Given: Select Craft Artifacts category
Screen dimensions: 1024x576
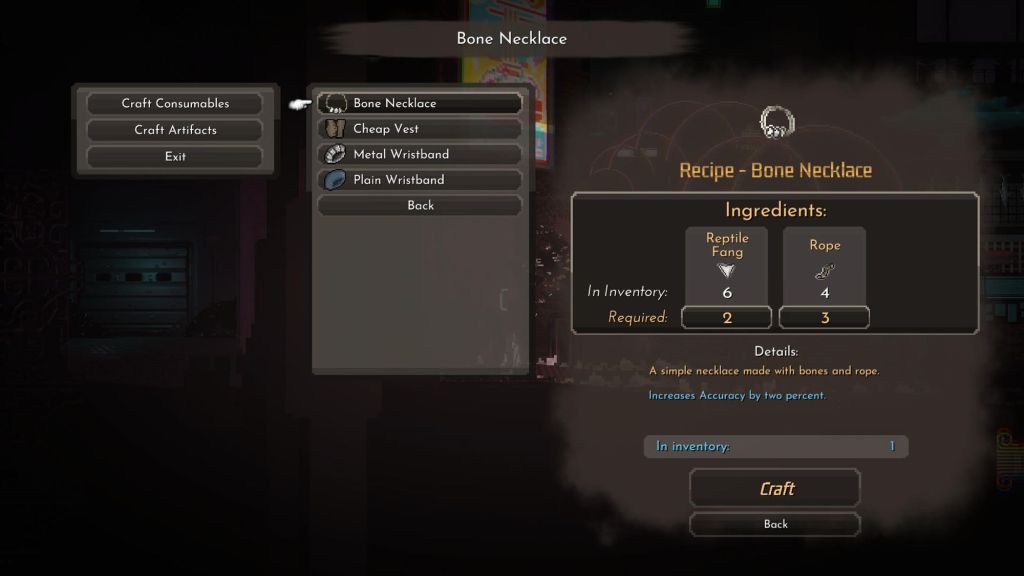Looking at the screenshot, I should 175,130.
